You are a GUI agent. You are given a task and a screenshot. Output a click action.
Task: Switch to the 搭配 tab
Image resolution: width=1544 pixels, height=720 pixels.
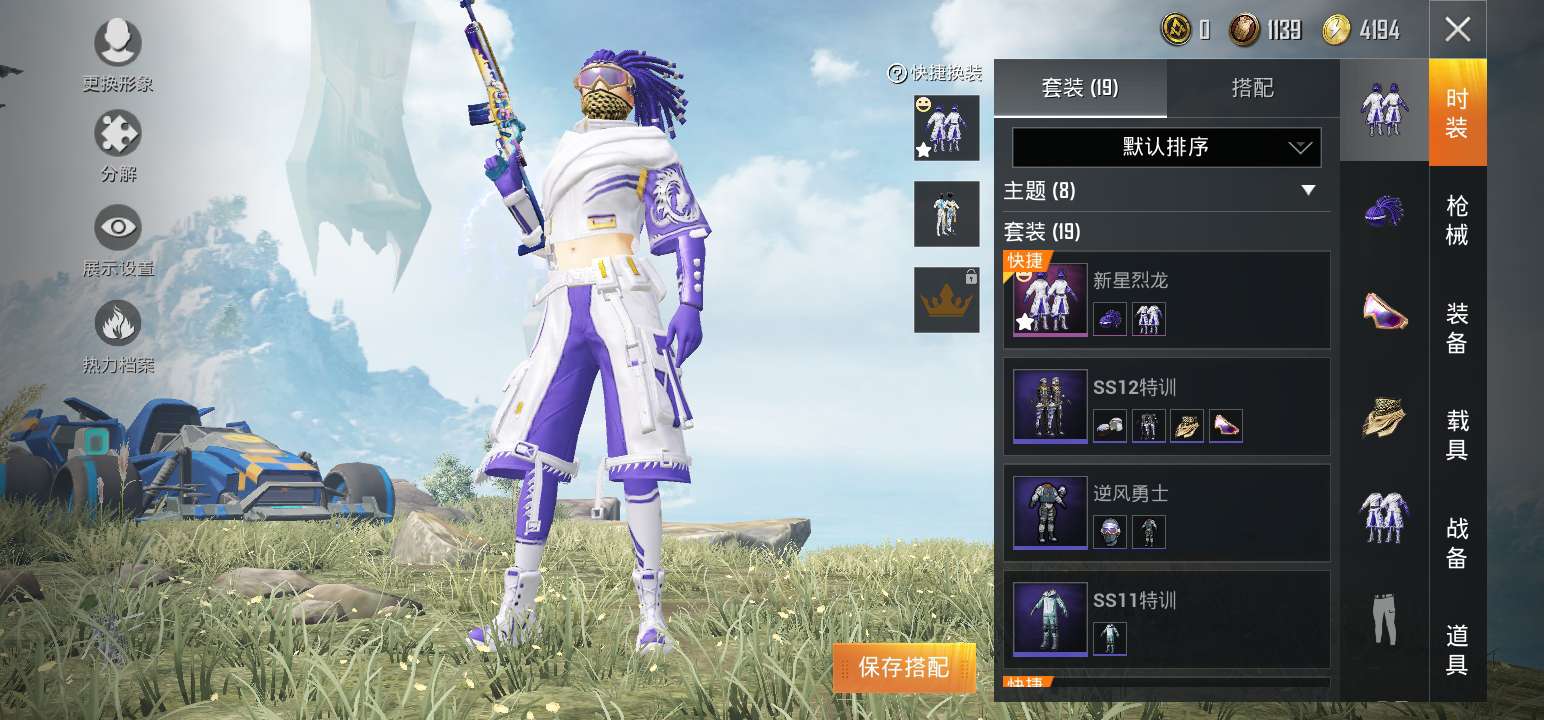click(x=1254, y=88)
